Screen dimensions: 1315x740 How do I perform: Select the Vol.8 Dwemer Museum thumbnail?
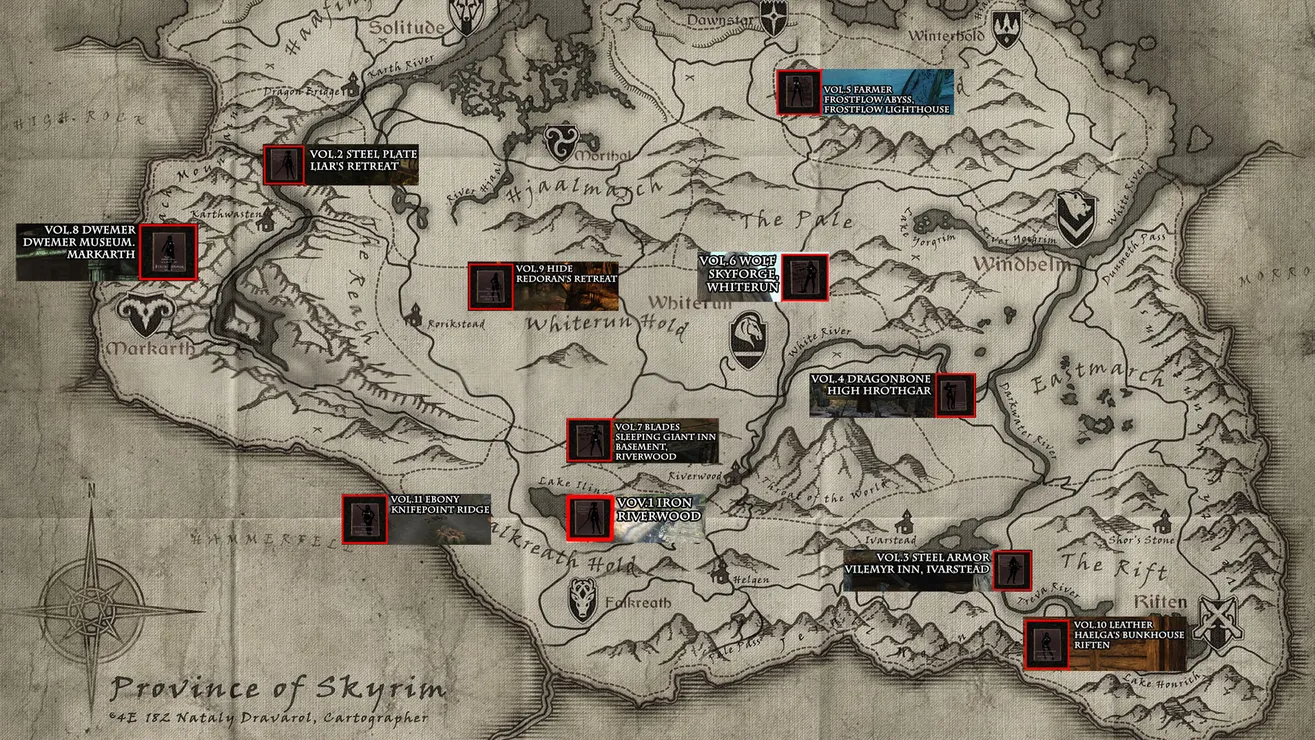pos(168,251)
